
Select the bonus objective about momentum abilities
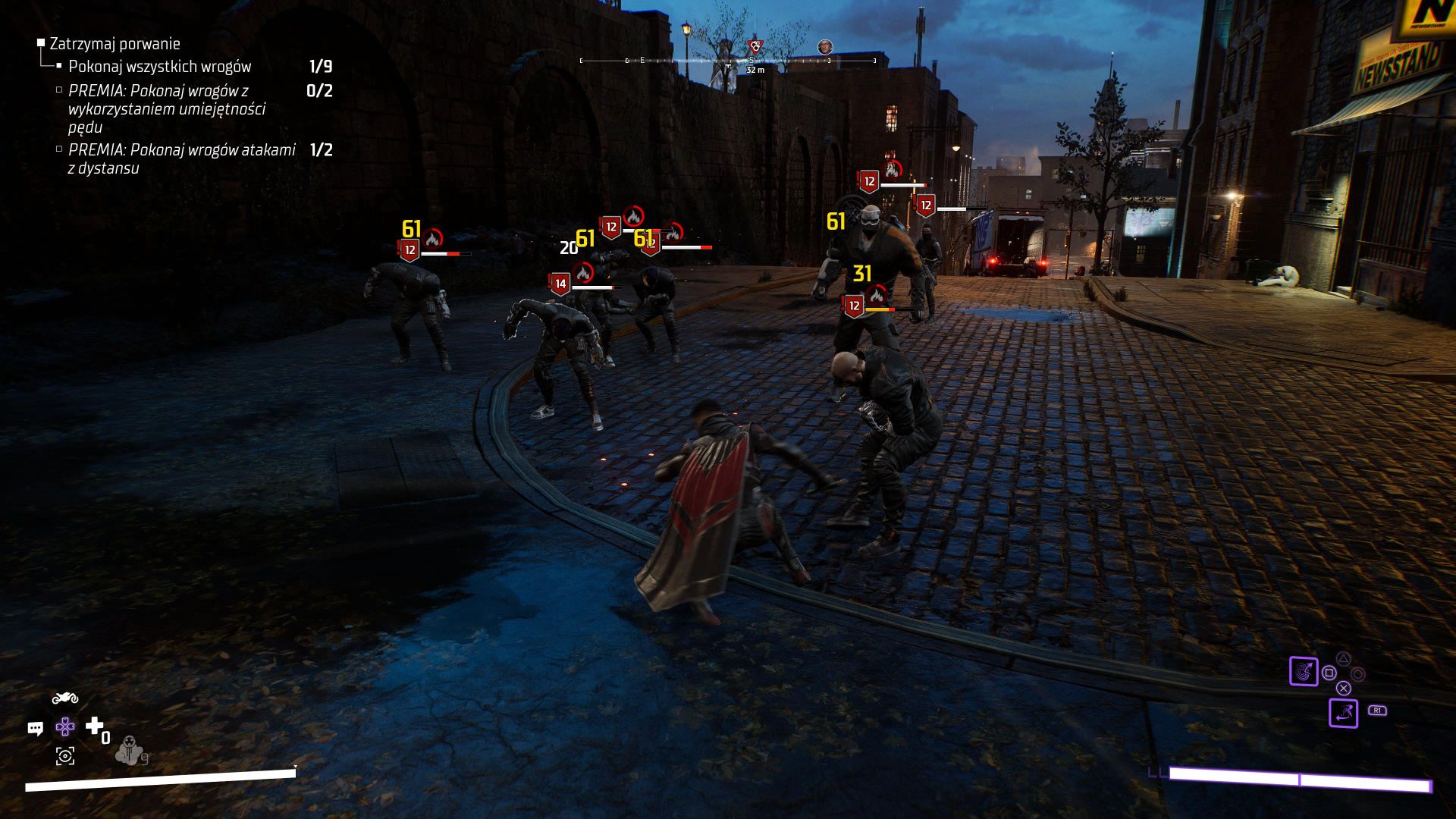pos(166,108)
